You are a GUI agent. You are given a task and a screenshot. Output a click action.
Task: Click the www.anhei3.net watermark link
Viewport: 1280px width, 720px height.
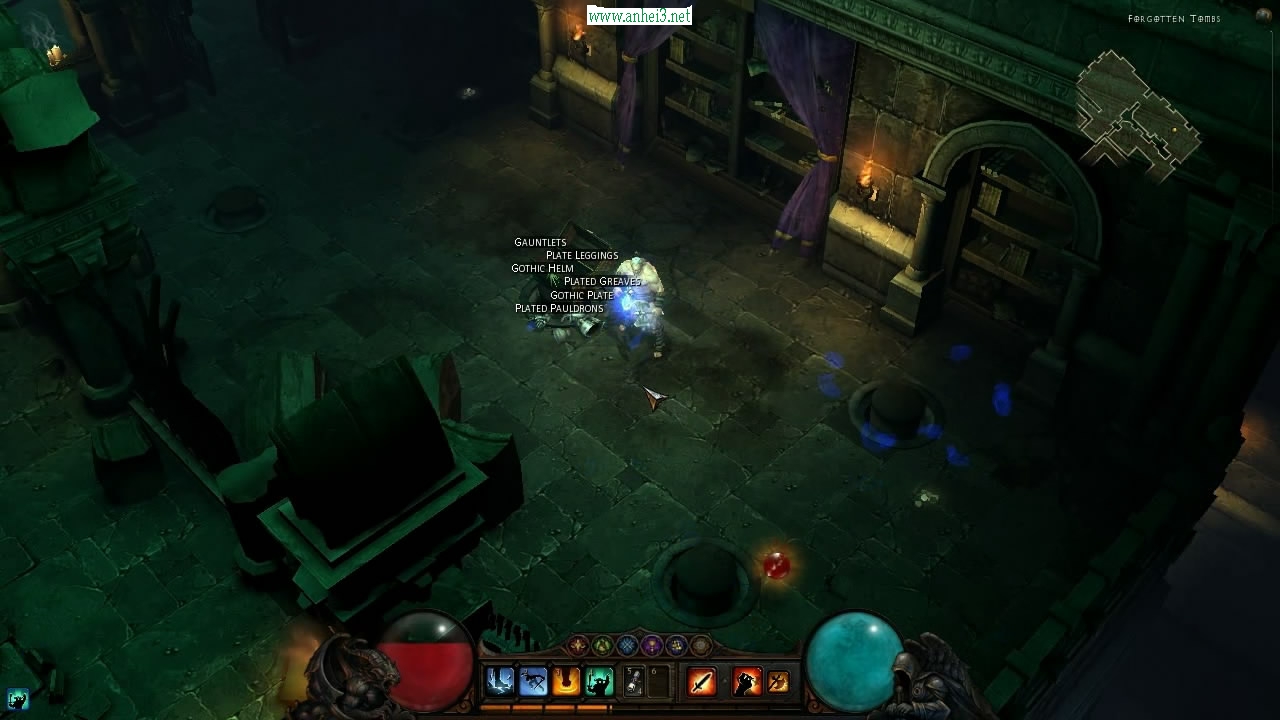pos(639,16)
